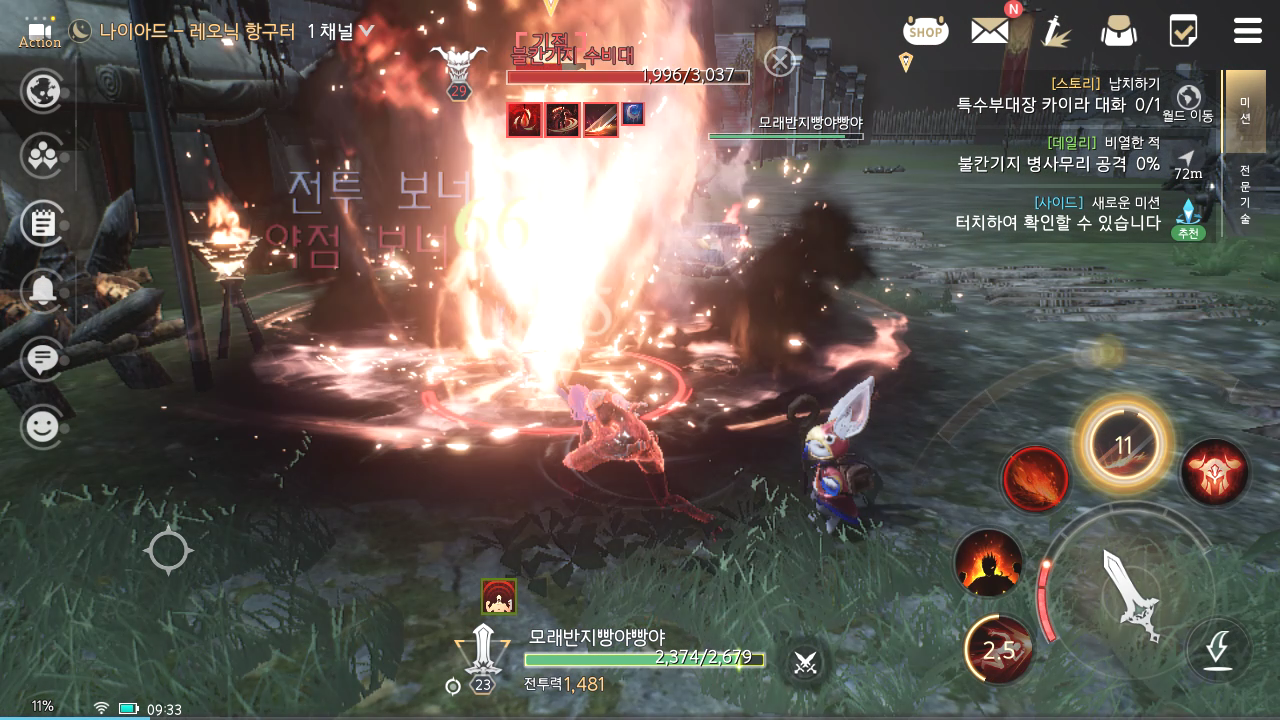Activate the fire slash skill

(1036, 479)
